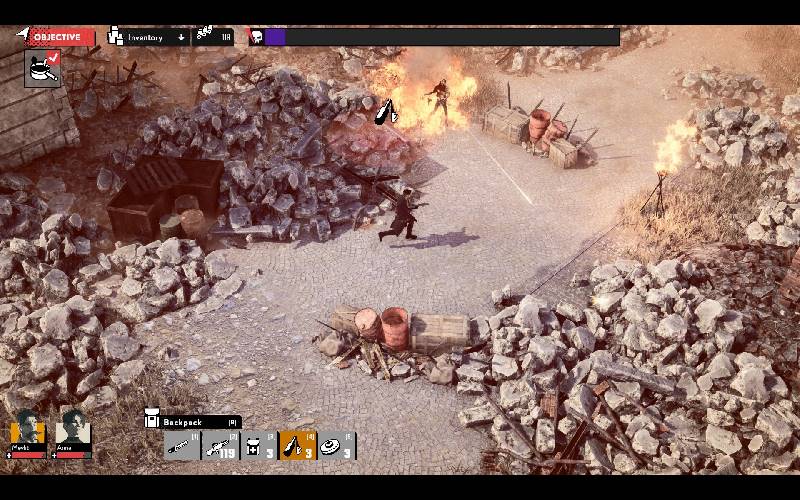The height and width of the screenshot is (500, 800).
Task: Select the melee weapon hotbar slot
Action: pyautogui.click(x=182, y=446)
